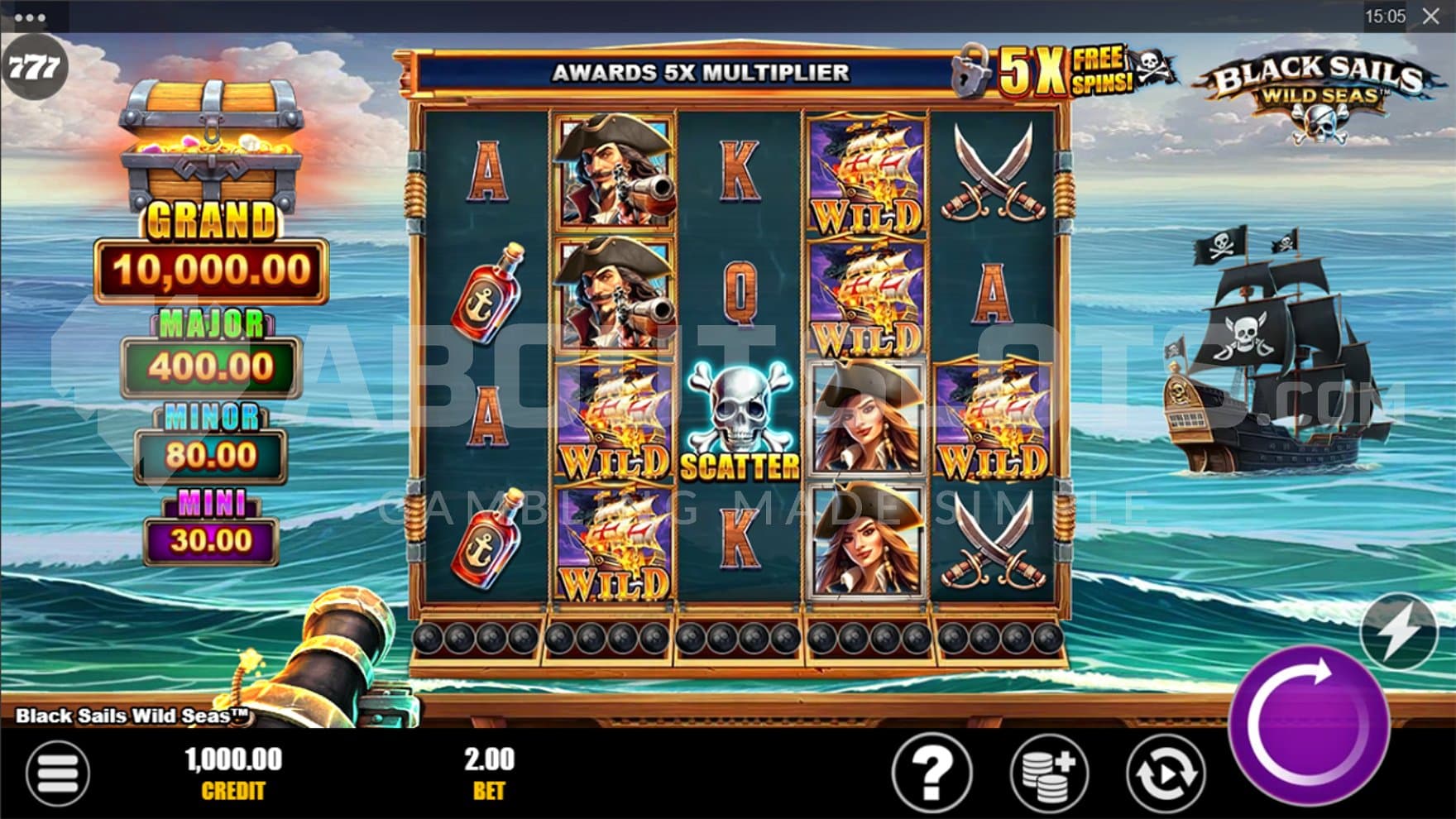This screenshot has height=819, width=1456.
Task: Adjust bet with the coin stack button
Action: click(x=1049, y=773)
